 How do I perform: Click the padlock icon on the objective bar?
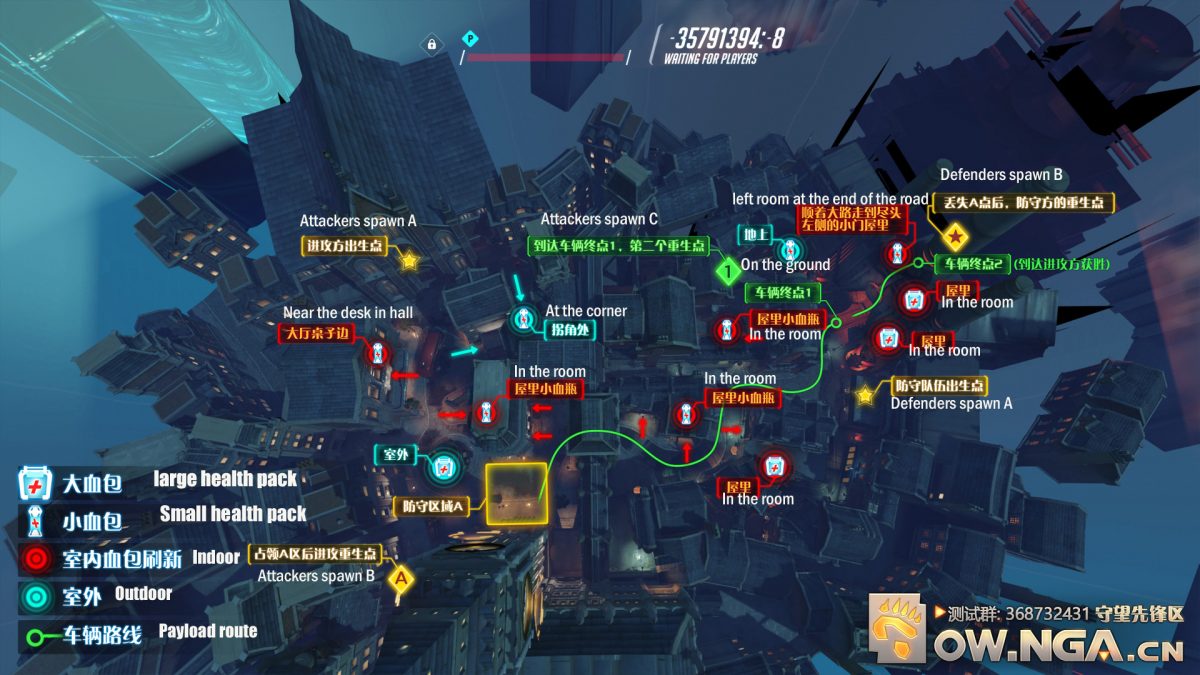431,44
